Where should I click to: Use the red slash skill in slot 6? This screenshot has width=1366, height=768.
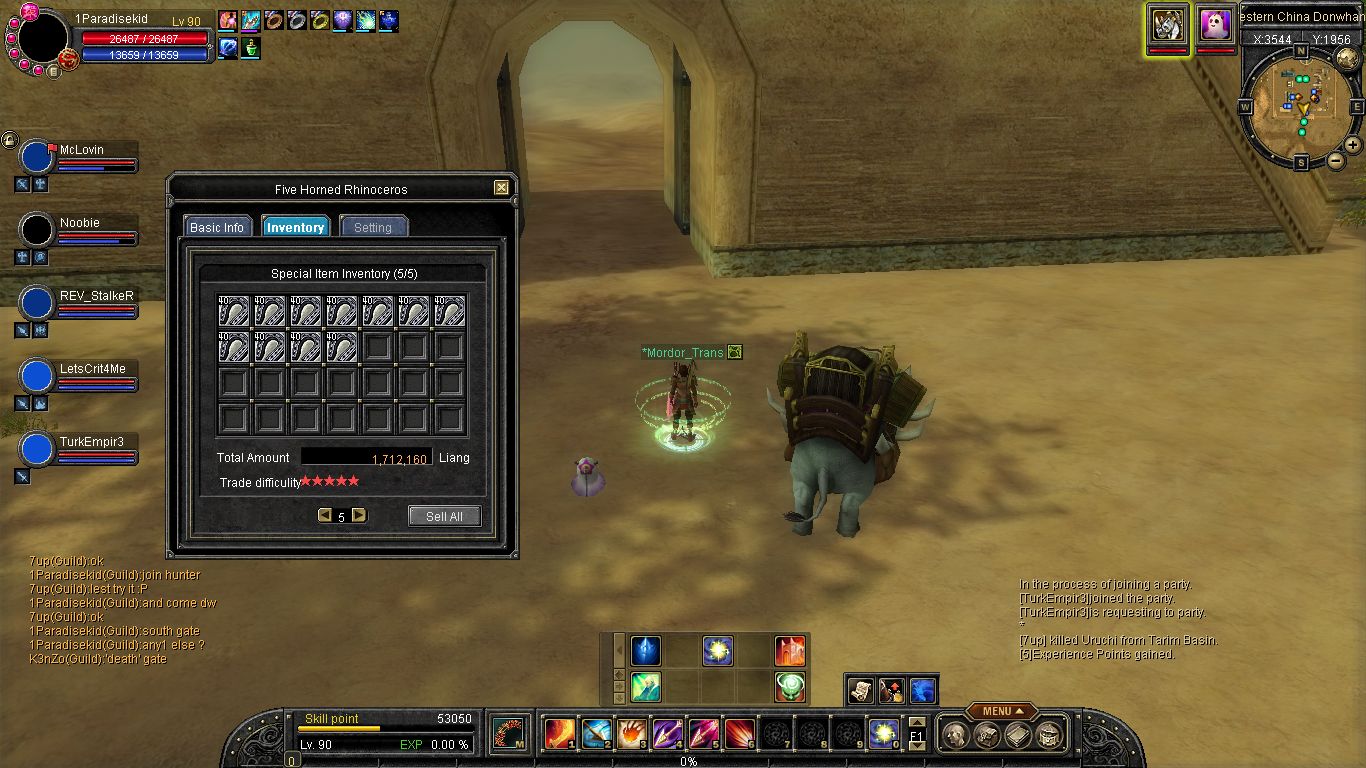click(x=739, y=735)
